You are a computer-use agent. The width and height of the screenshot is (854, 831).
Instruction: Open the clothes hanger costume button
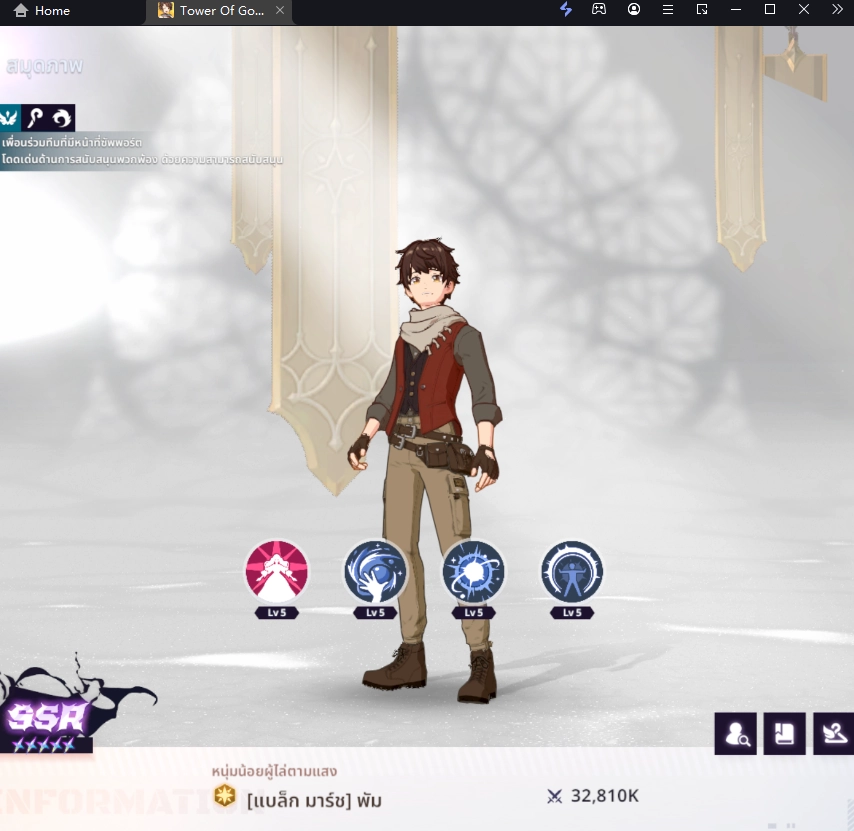pos(832,734)
